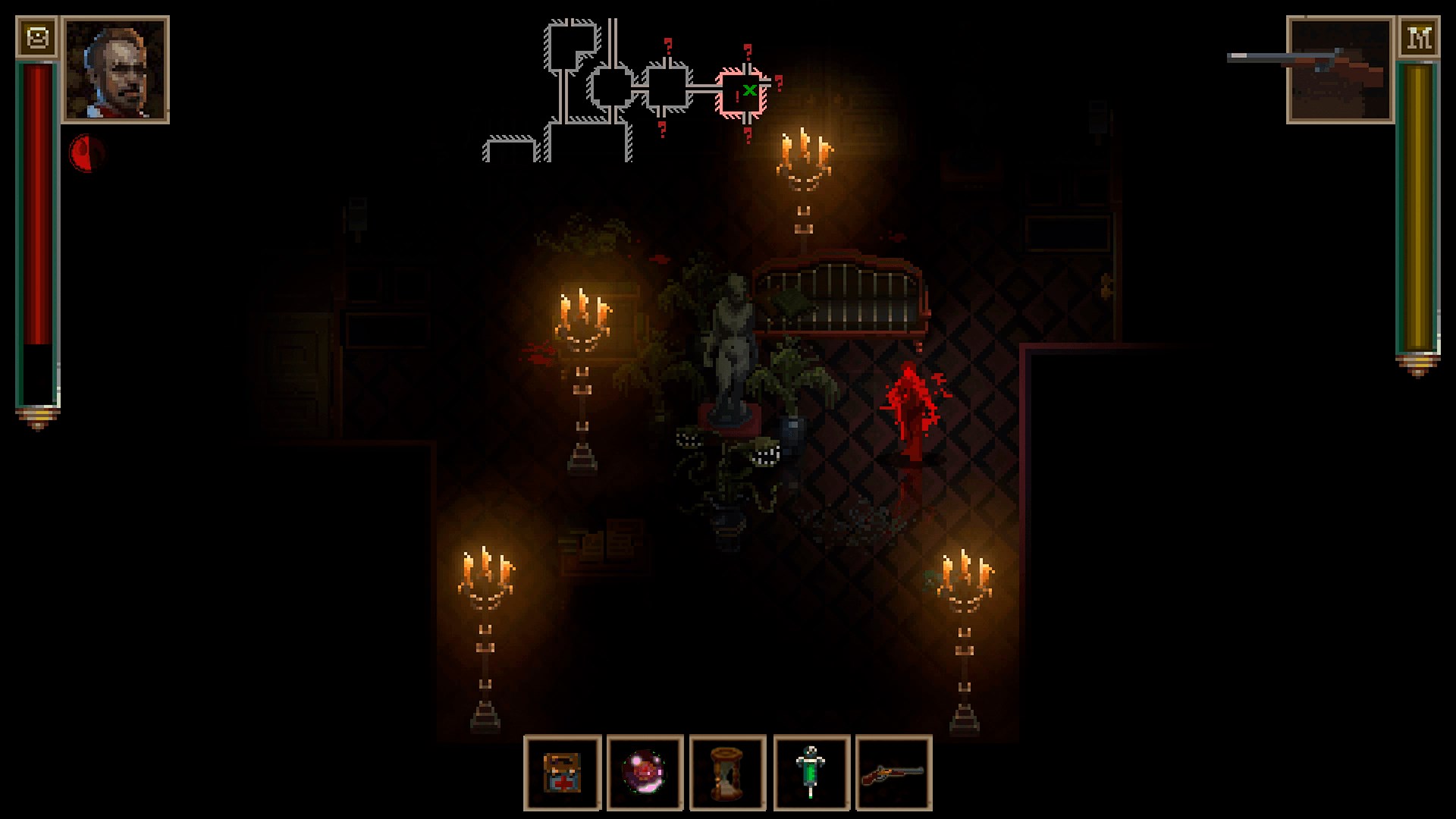1456x819 pixels.
Task: Click the equipped rifle weapon frame
Action: click(1341, 70)
